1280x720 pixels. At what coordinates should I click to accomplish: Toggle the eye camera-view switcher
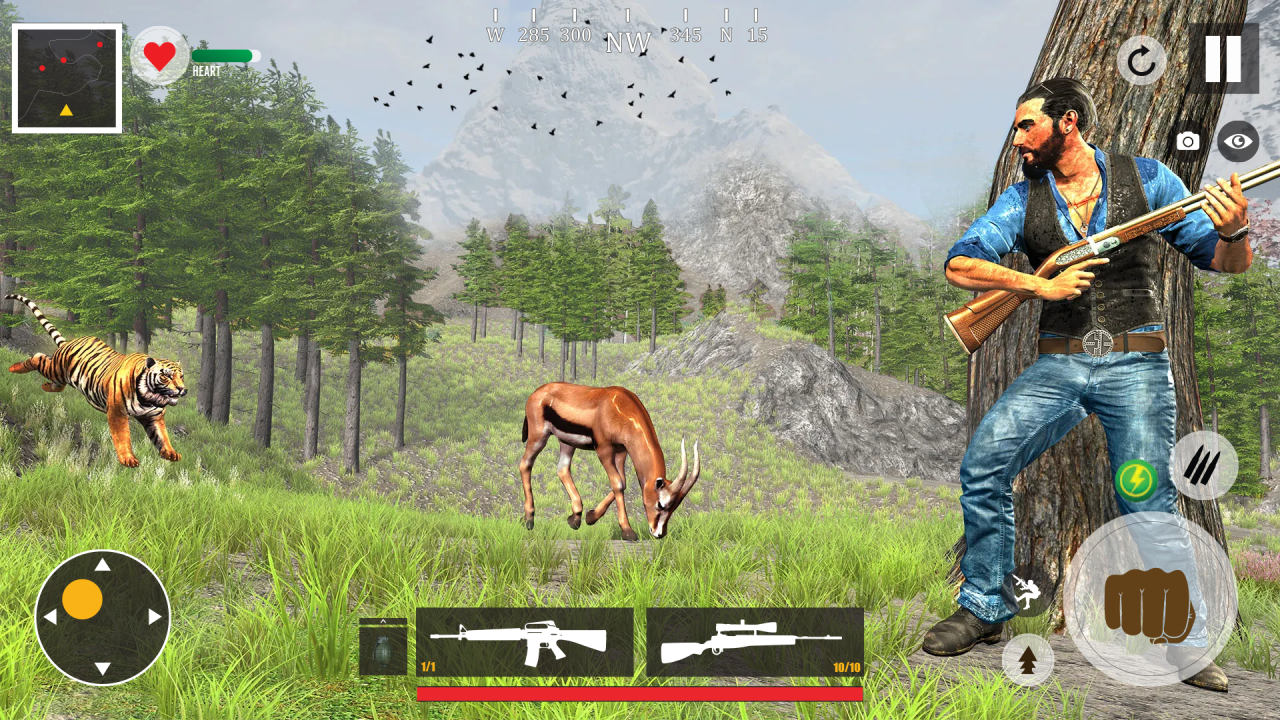(1238, 142)
